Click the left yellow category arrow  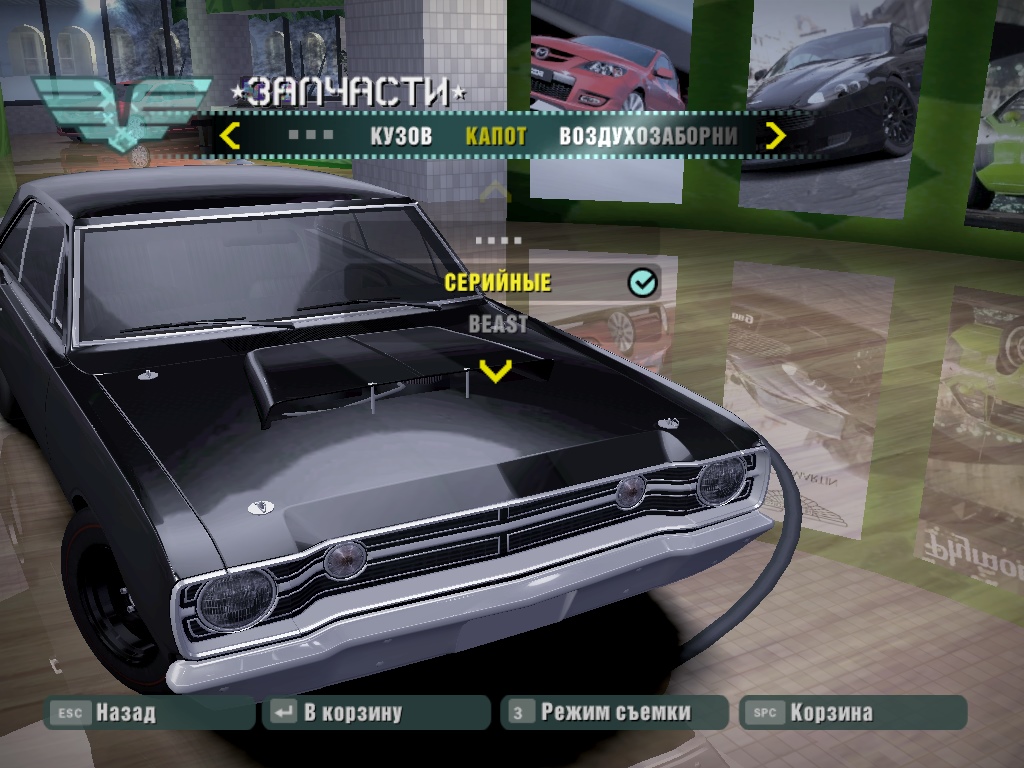coord(230,135)
